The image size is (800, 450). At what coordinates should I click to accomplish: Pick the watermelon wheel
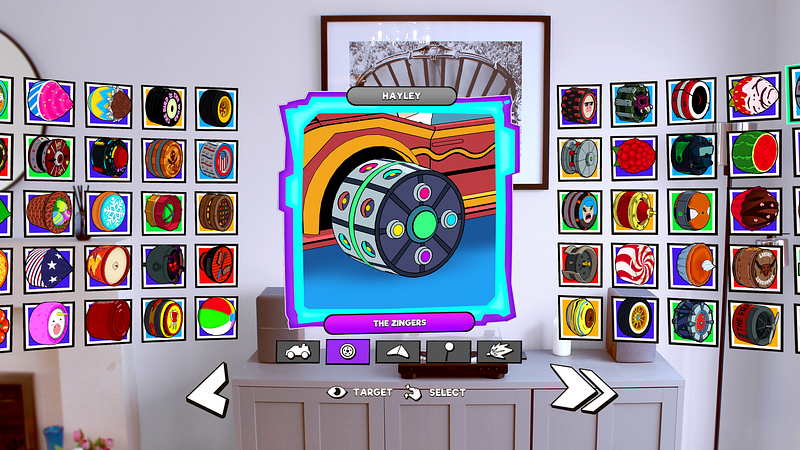pos(755,153)
